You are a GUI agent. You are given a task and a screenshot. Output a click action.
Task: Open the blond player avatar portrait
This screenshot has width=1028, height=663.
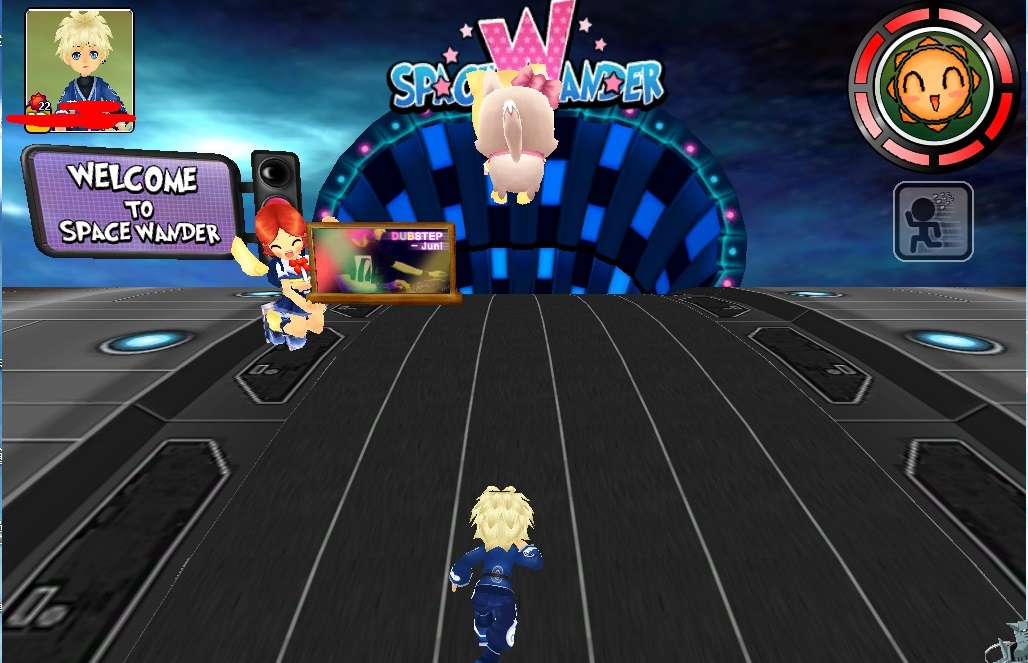coord(80,62)
